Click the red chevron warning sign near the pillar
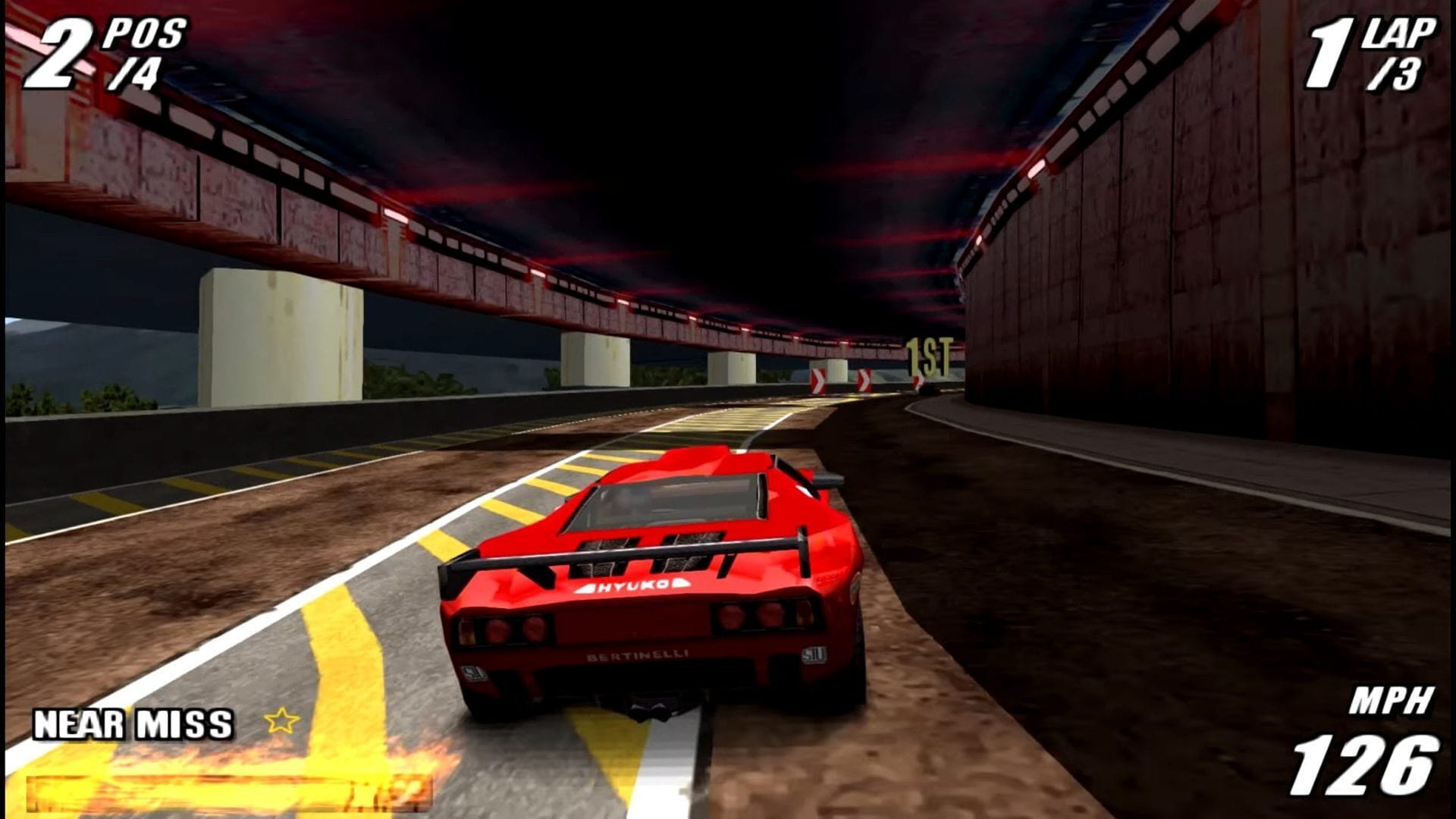1456x819 pixels. tap(818, 379)
